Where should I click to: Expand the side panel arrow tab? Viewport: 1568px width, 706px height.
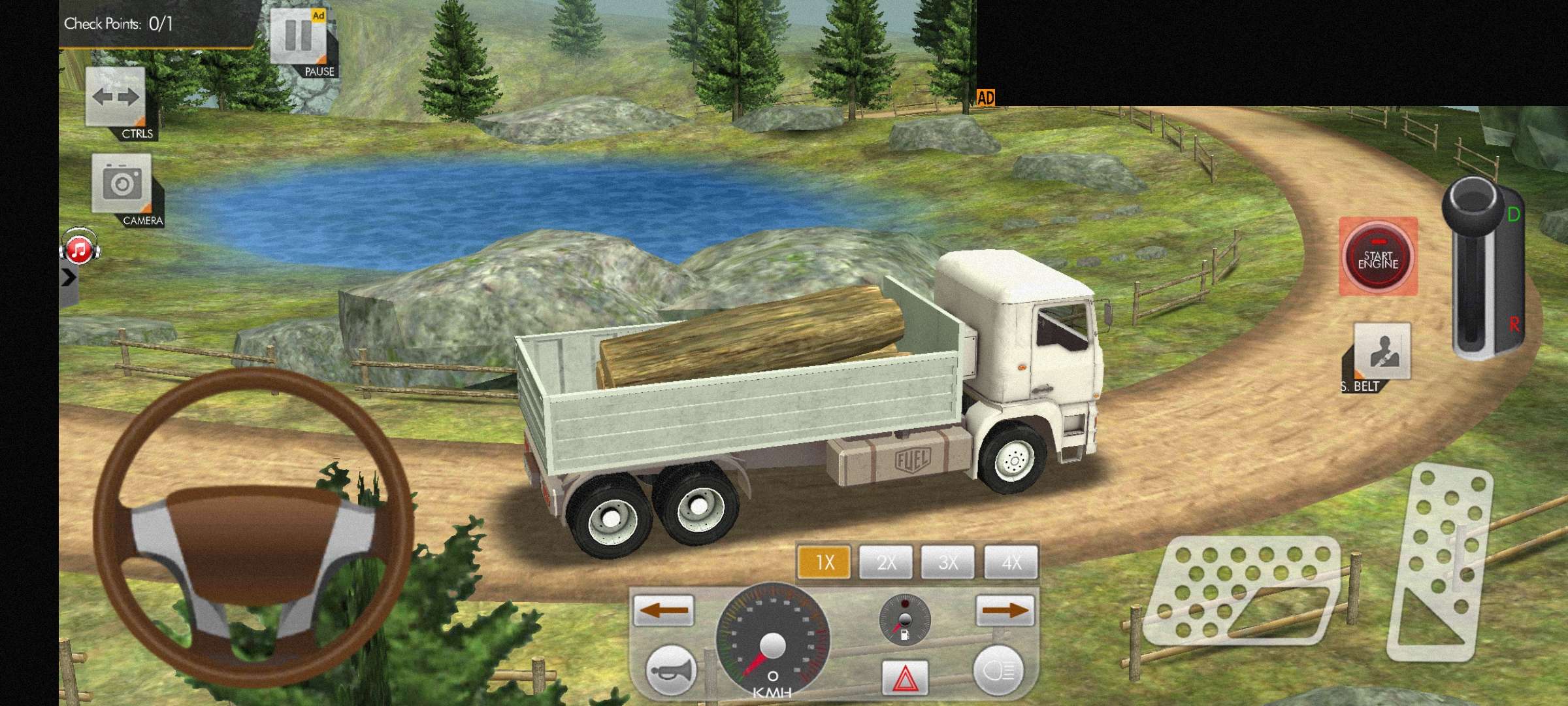coord(68,278)
